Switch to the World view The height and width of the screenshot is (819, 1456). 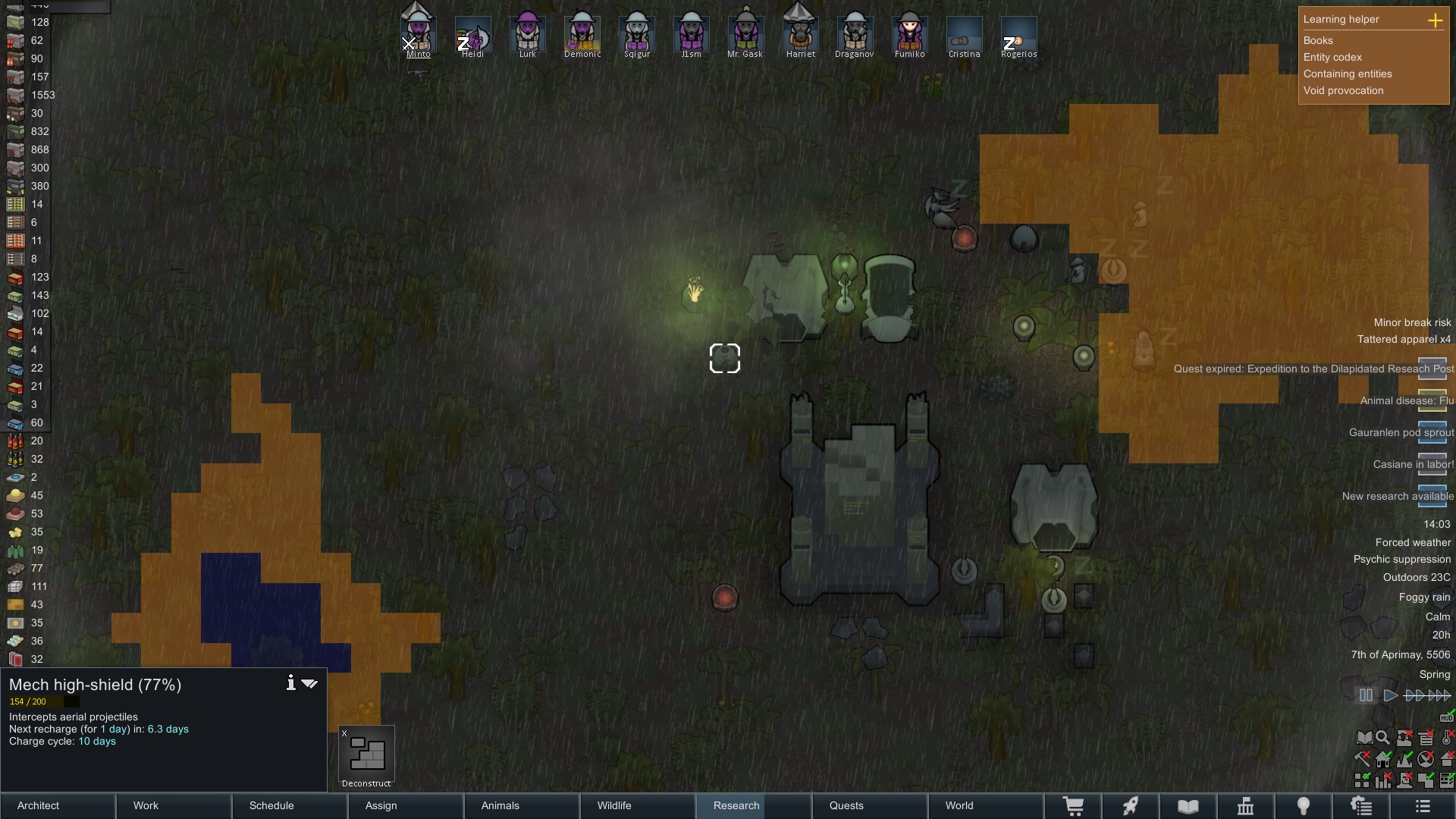tap(959, 805)
